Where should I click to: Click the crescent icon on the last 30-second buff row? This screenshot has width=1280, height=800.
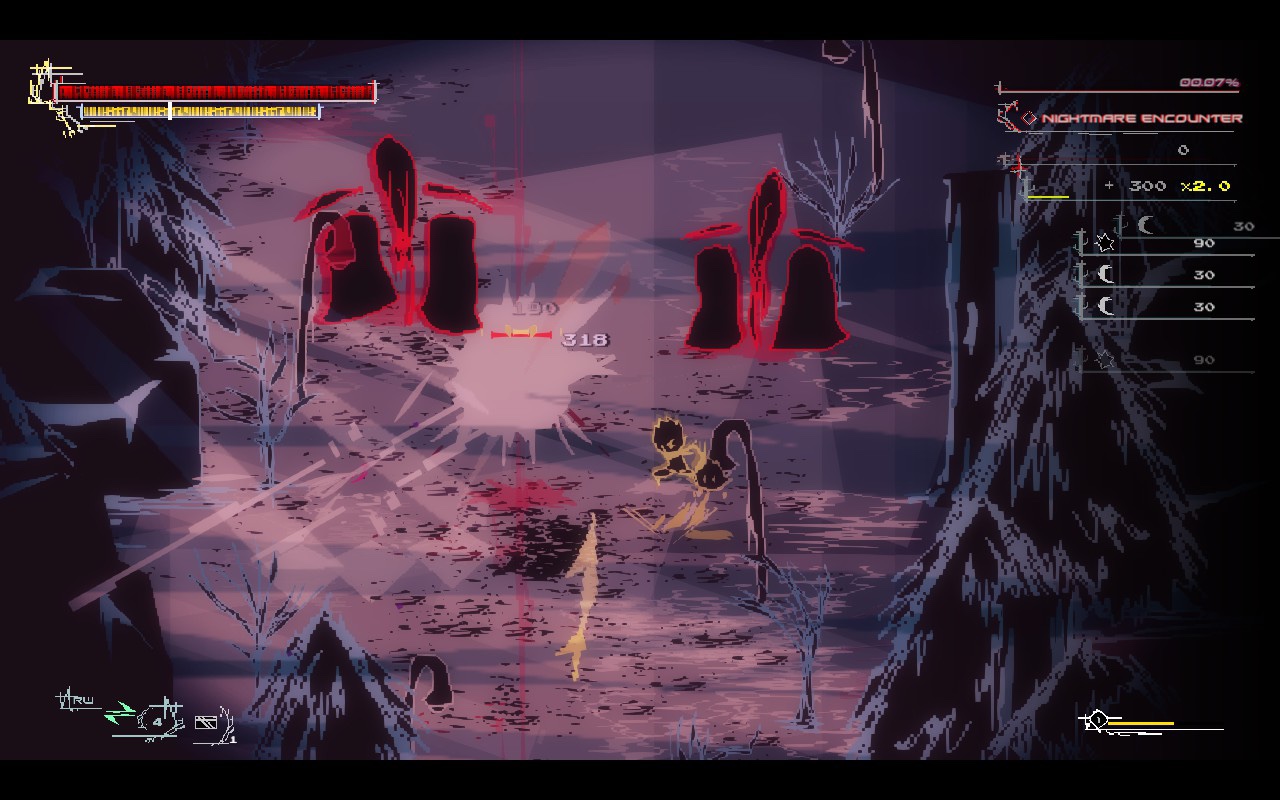[1105, 305]
